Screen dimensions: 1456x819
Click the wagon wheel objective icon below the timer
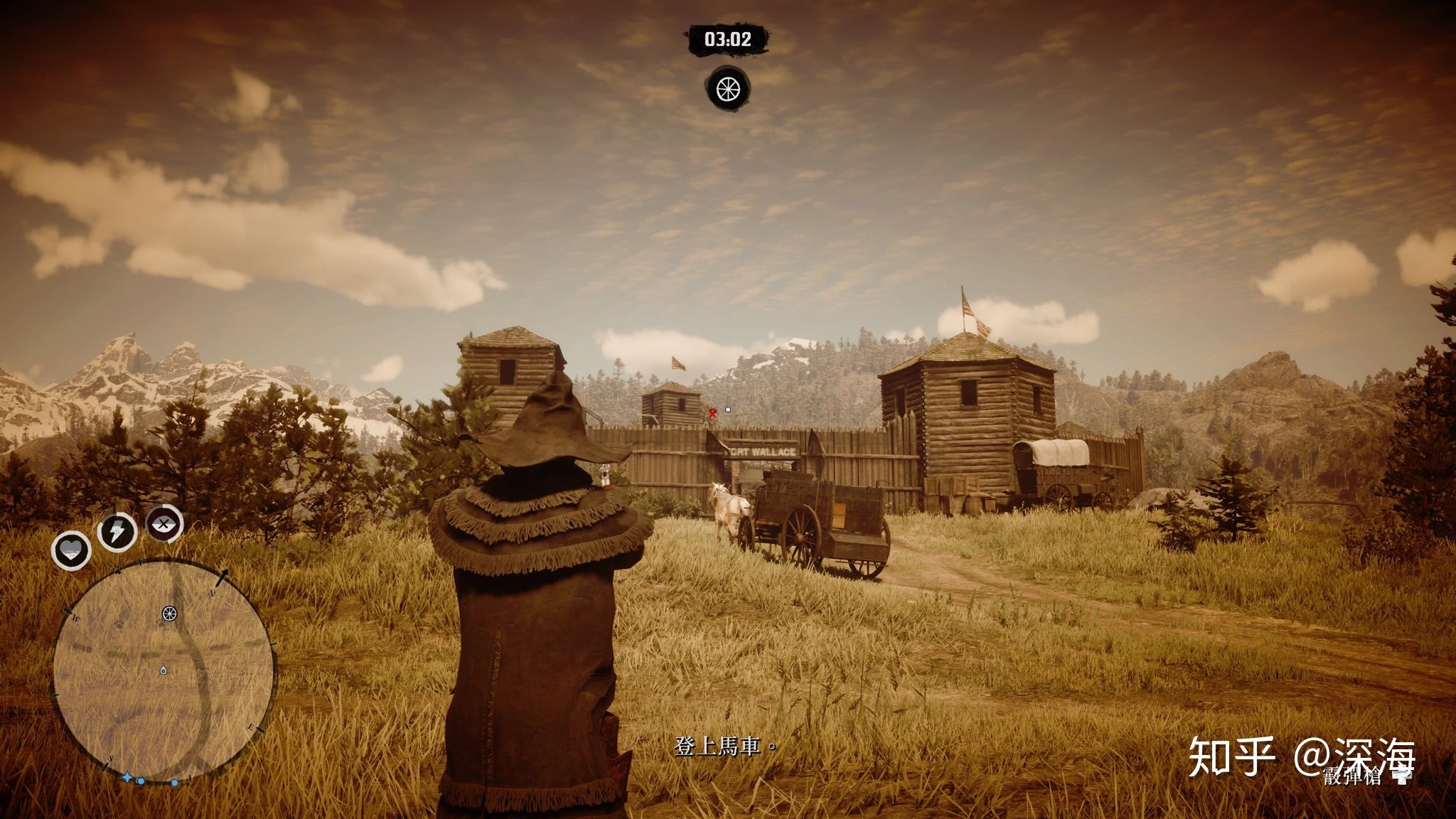728,89
